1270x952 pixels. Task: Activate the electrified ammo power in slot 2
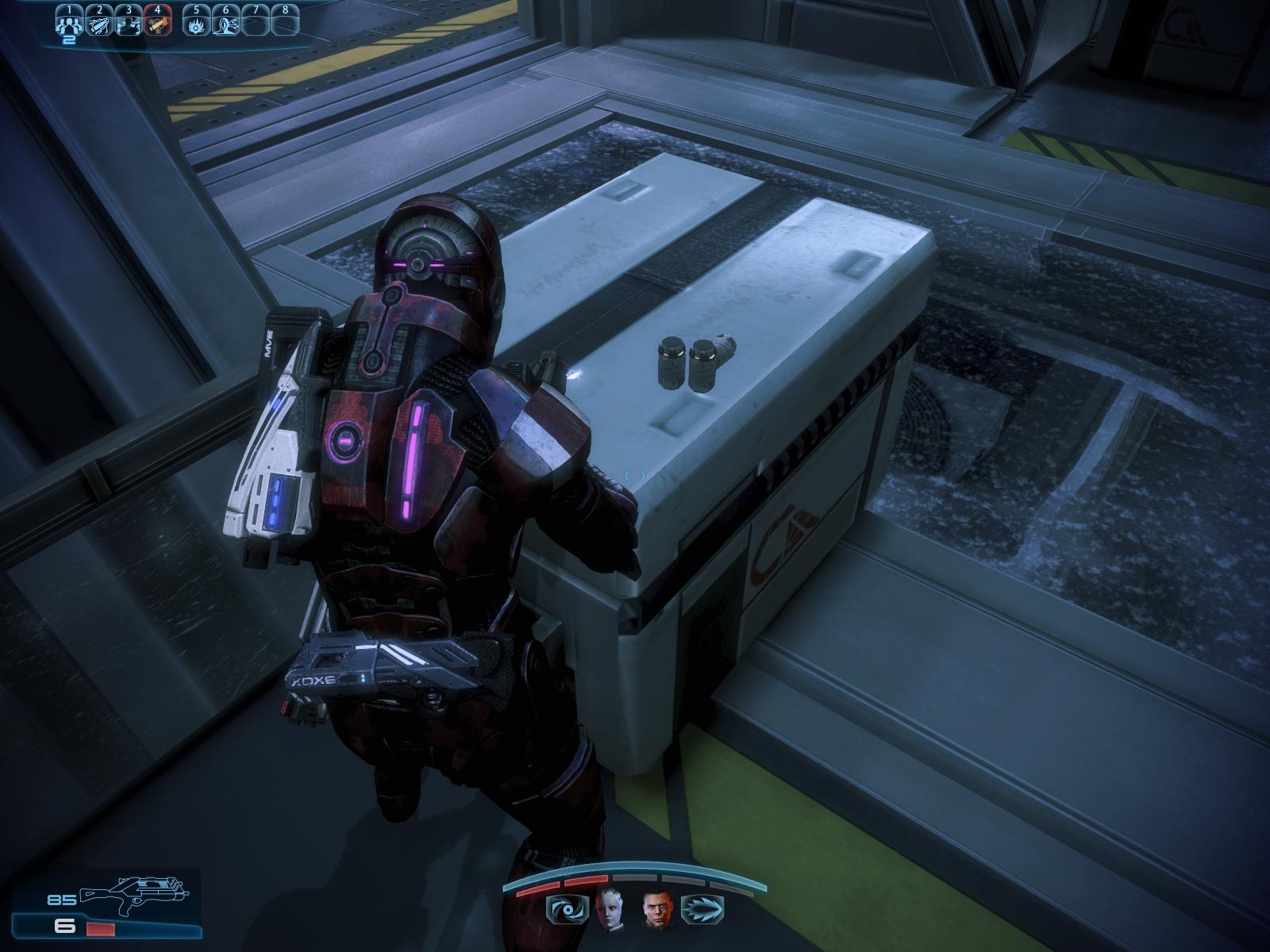coord(99,25)
